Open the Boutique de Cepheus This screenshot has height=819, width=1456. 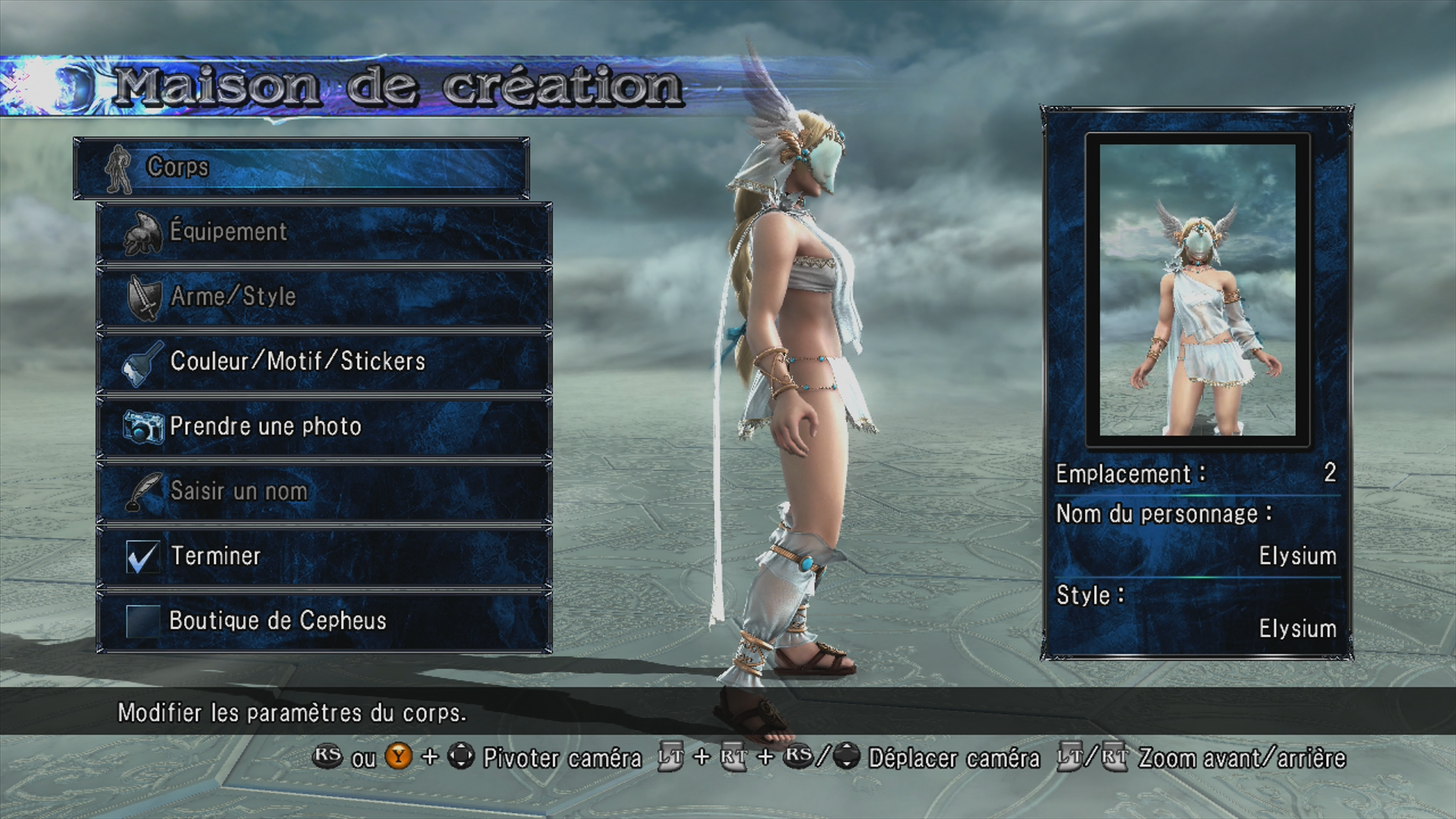coord(324,621)
